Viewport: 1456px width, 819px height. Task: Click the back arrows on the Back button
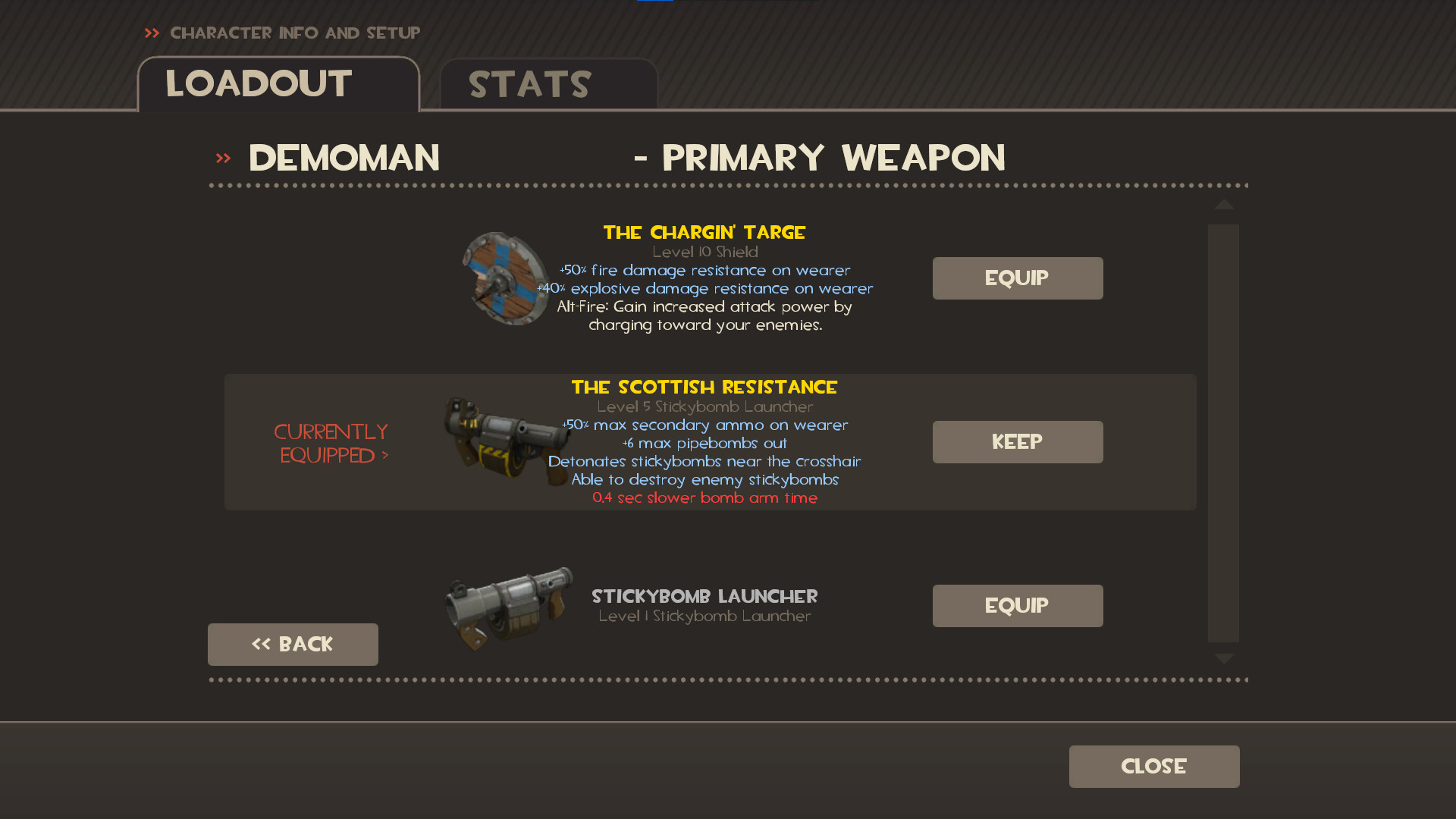(263, 644)
